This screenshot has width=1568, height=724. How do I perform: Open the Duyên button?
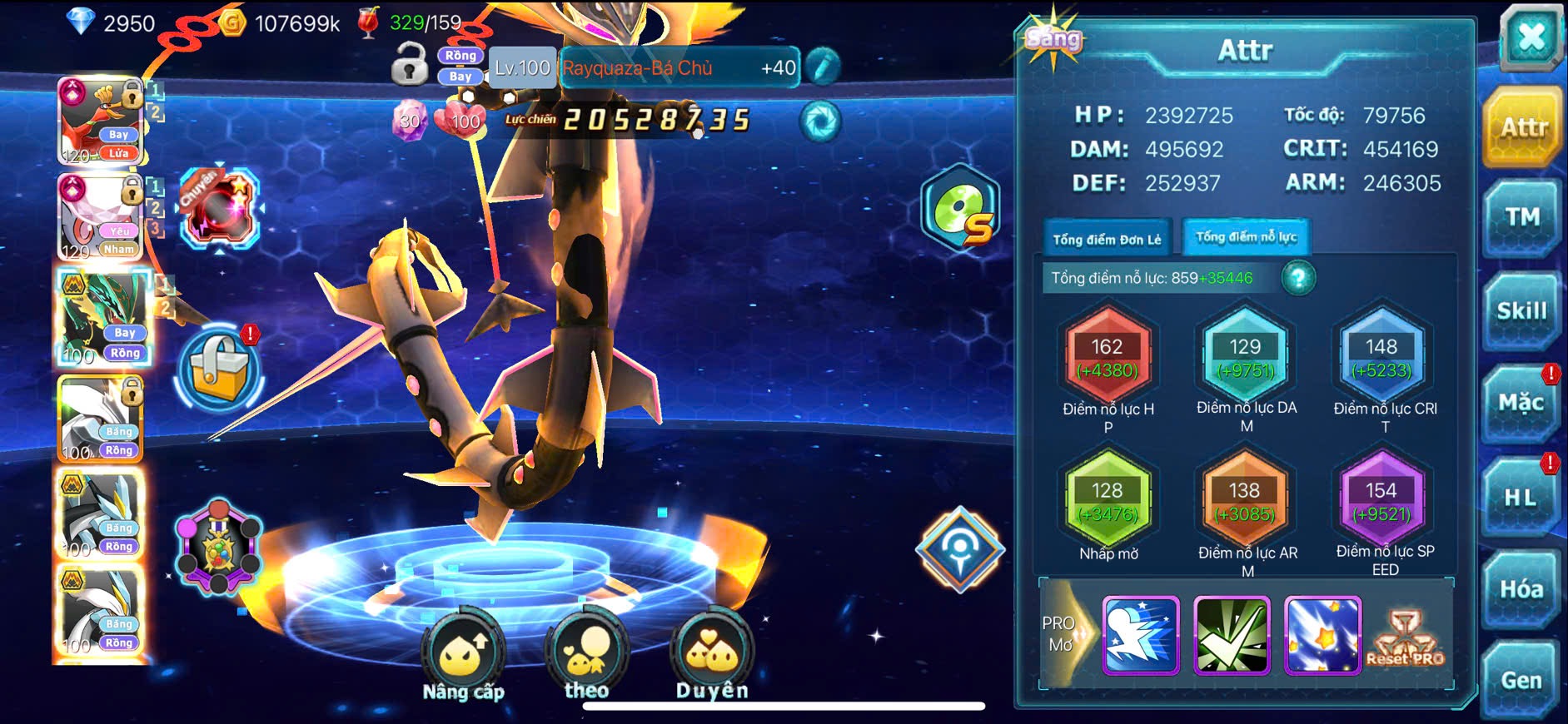pos(712,656)
